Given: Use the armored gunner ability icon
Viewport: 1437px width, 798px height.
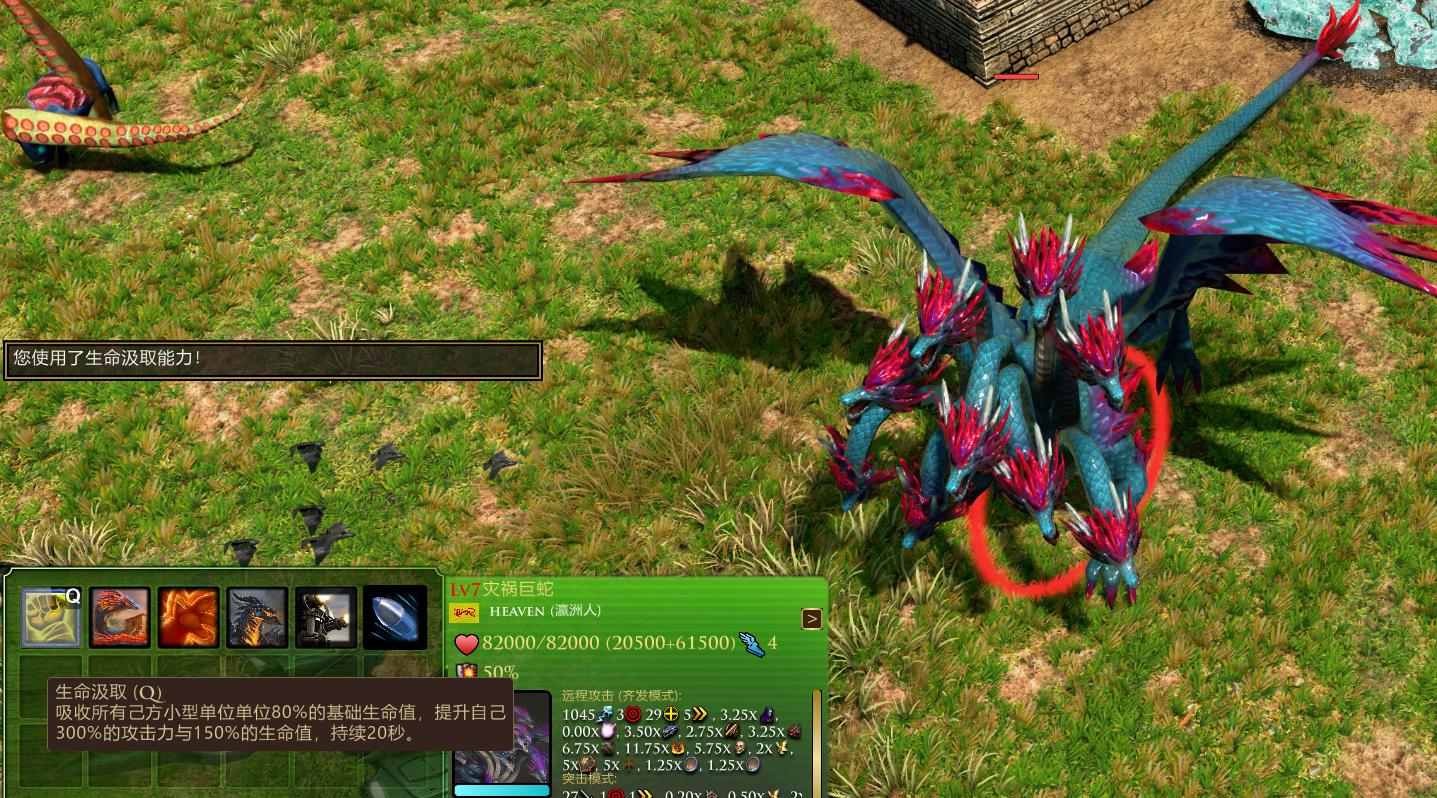Looking at the screenshot, I should [x=326, y=617].
